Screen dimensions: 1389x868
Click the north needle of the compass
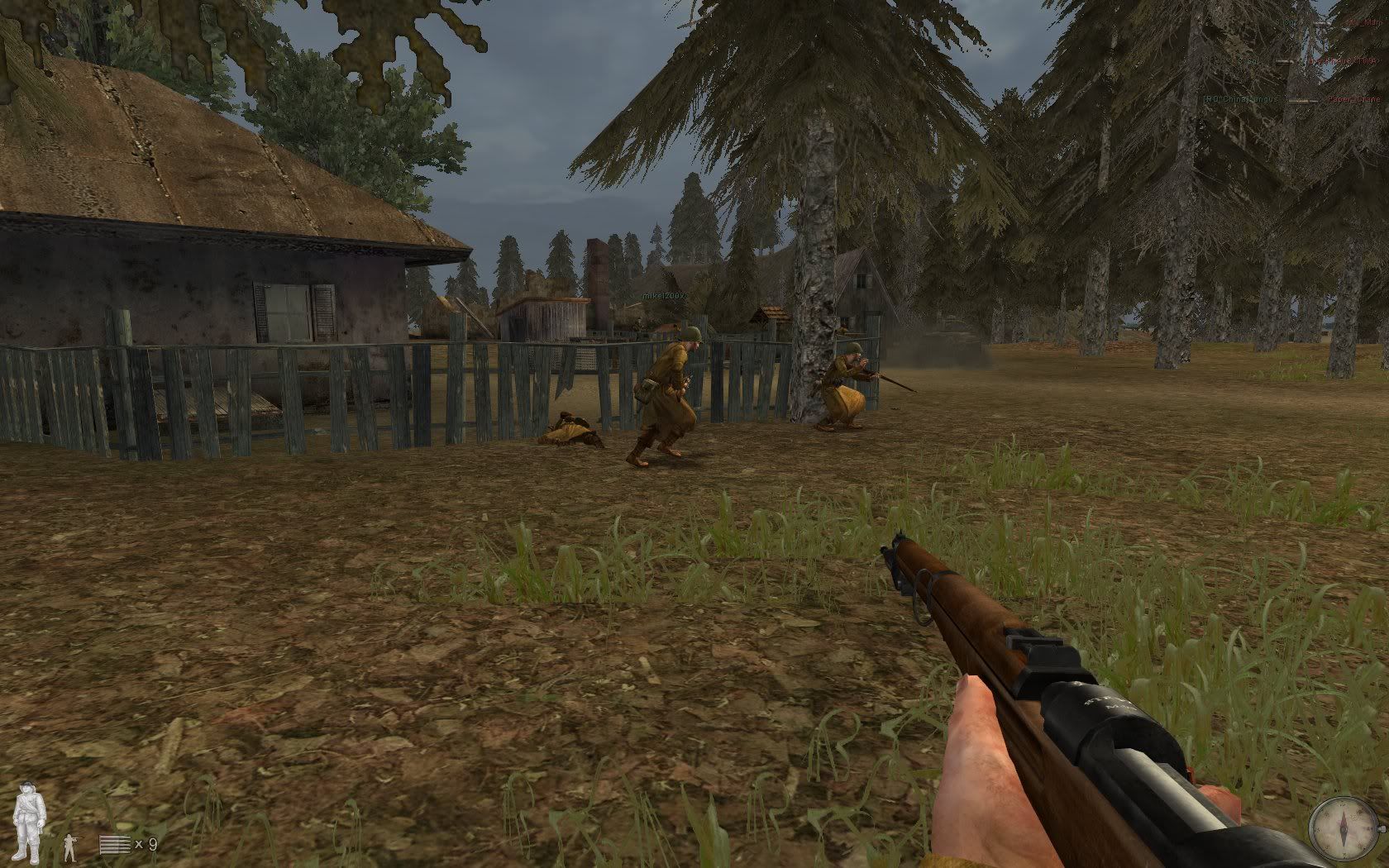click(x=1344, y=813)
